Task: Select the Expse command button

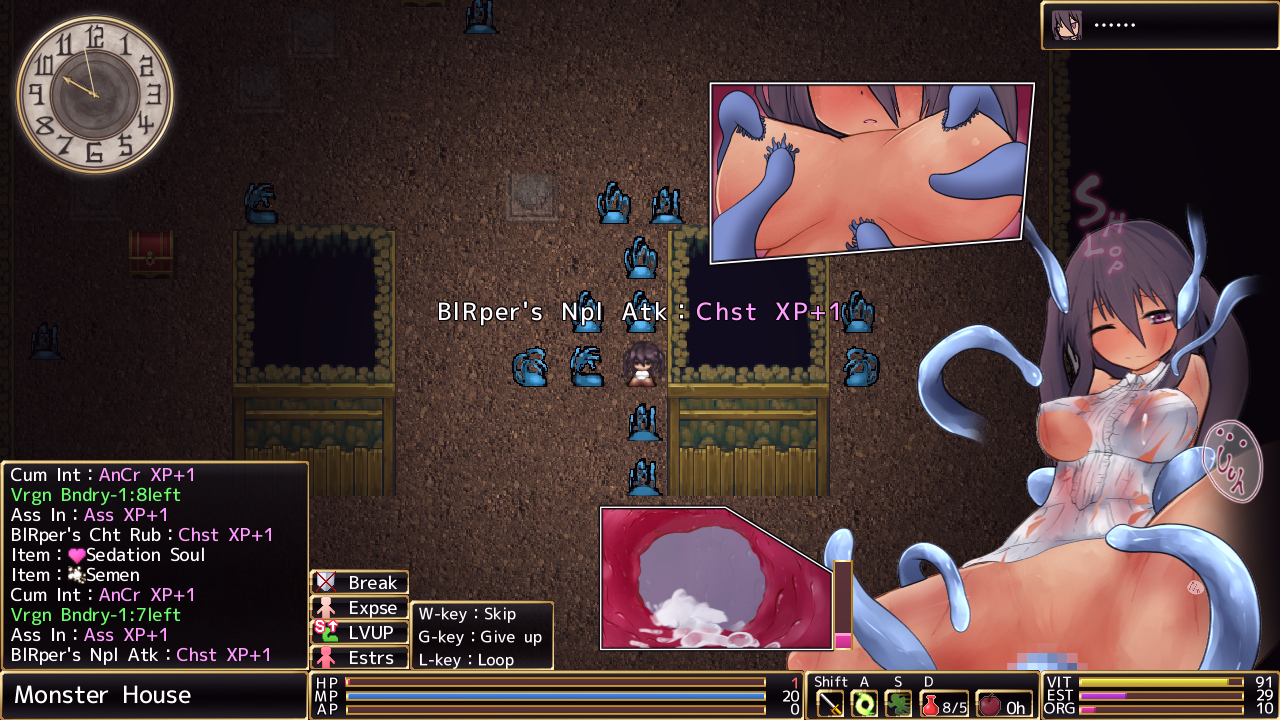Action: click(x=360, y=607)
